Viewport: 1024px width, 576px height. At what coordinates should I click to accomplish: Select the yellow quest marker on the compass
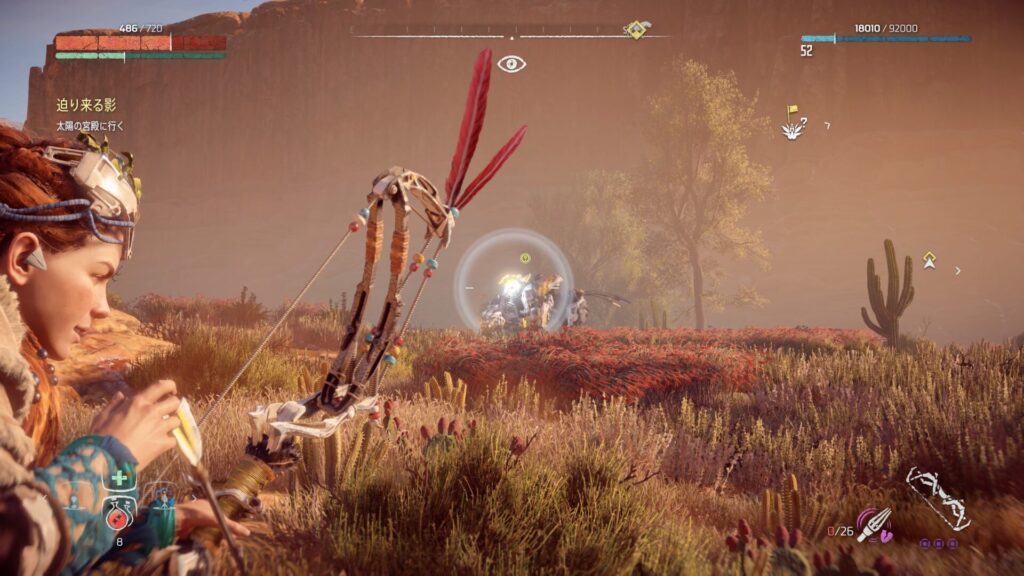pos(636,30)
